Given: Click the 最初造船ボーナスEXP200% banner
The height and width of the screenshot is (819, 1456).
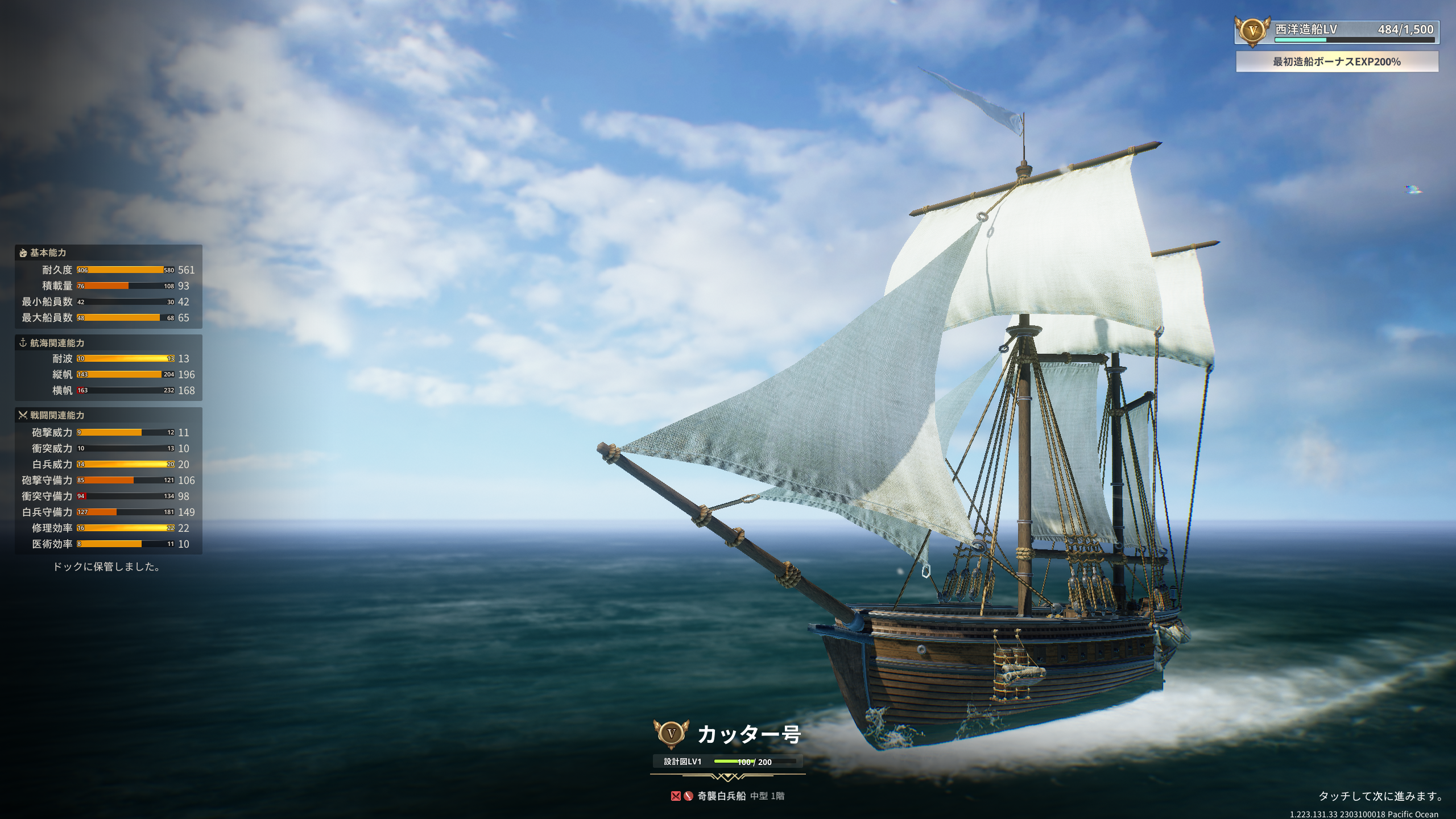Looking at the screenshot, I should click(1337, 62).
